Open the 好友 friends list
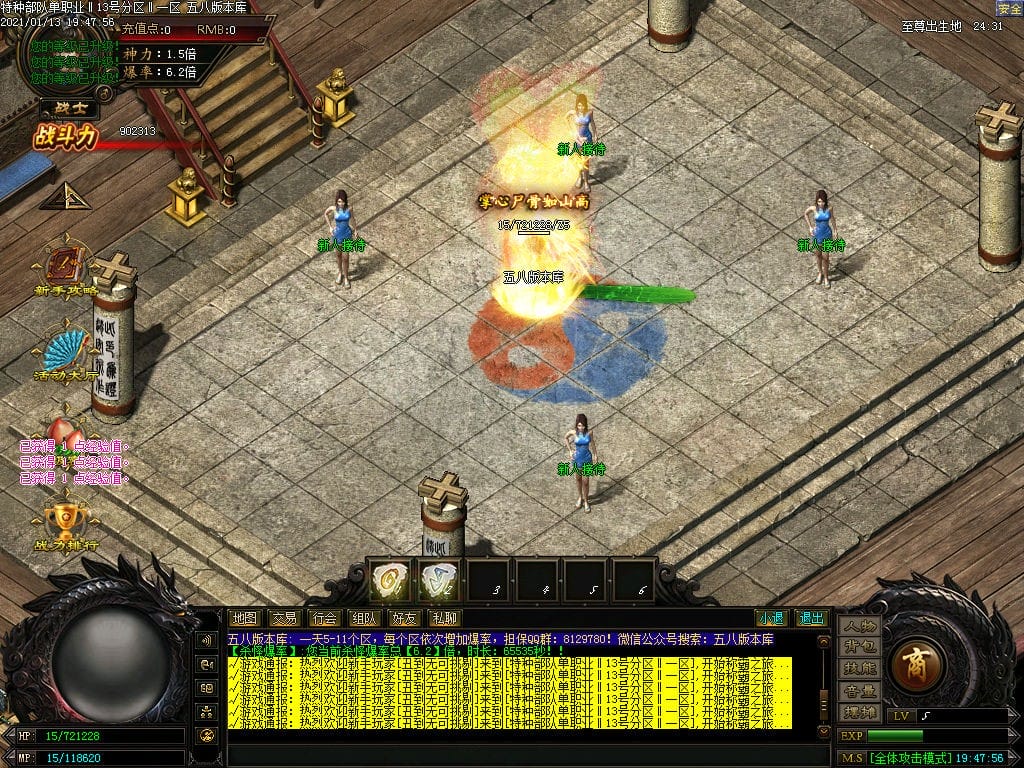 (404, 618)
